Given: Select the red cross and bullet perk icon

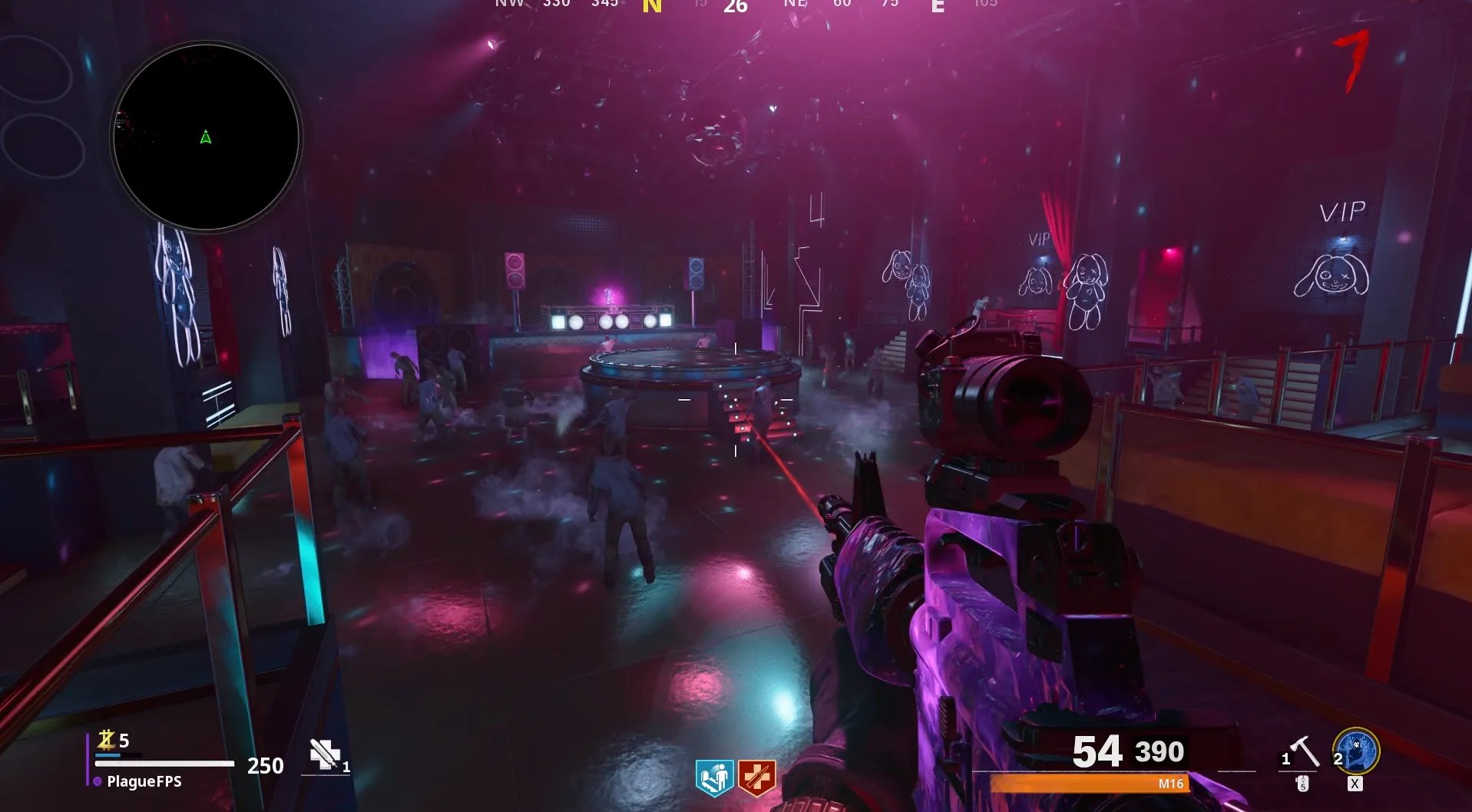Looking at the screenshot, I should [757, 778].
